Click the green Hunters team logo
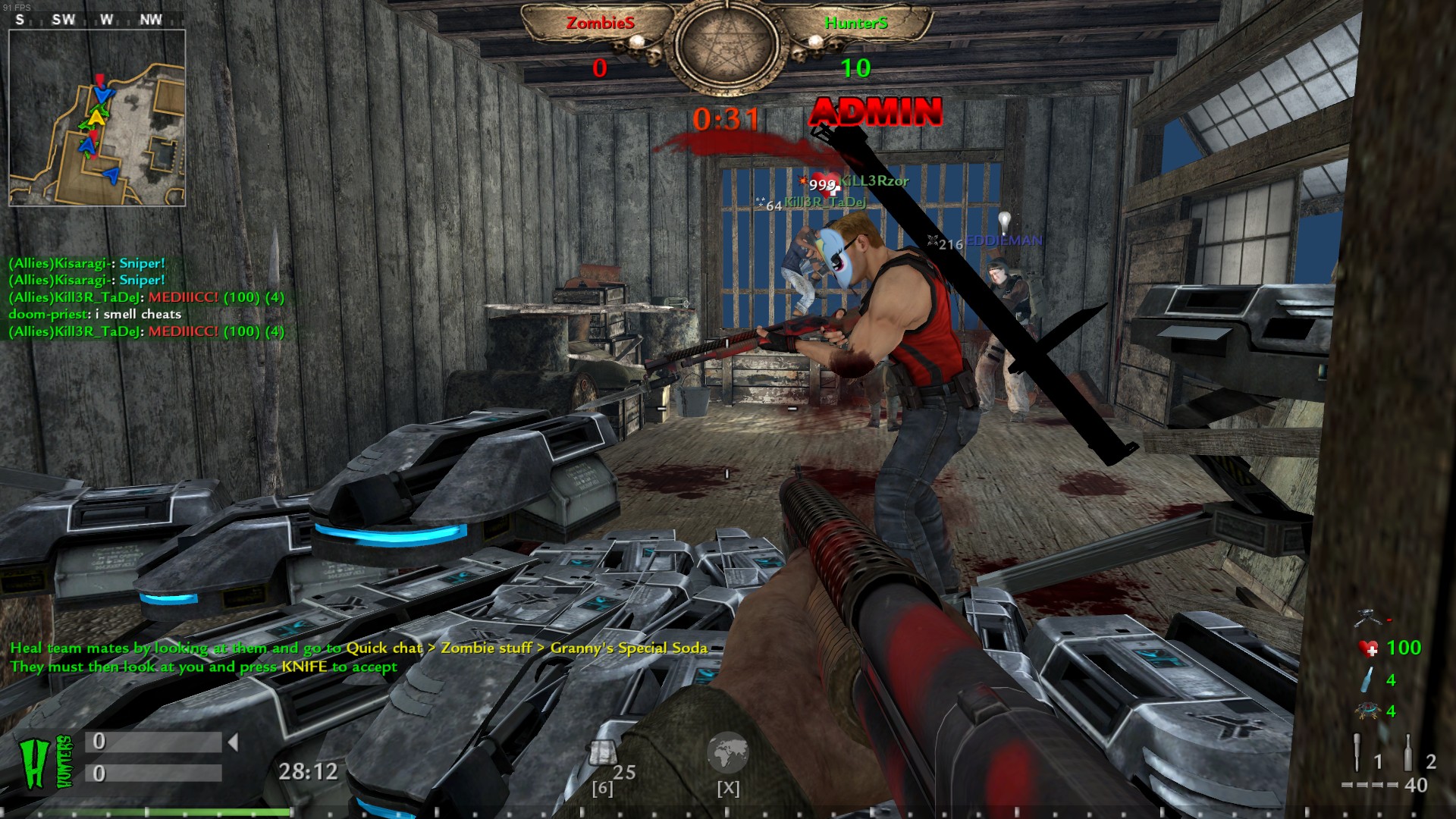The height and width of the screenshot is (819, 1456). coord(45,762)
